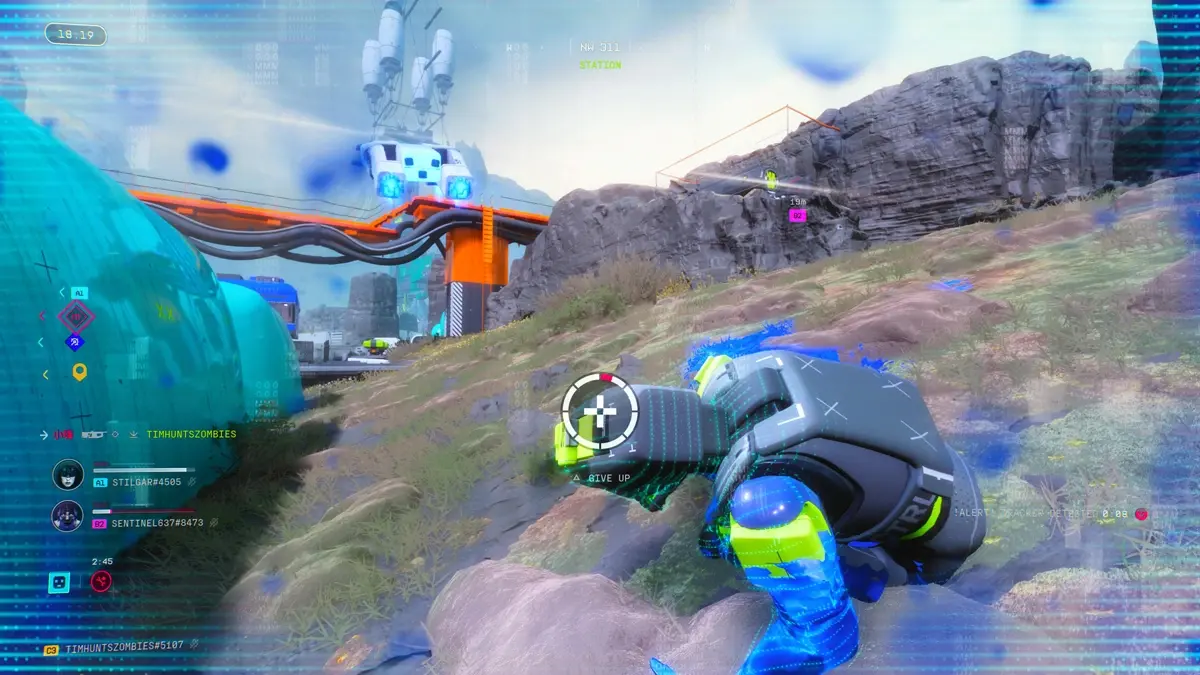1200x675 pixels.
Task: Click the cyan A1 squad tag
Action: (x=79, y=293)
